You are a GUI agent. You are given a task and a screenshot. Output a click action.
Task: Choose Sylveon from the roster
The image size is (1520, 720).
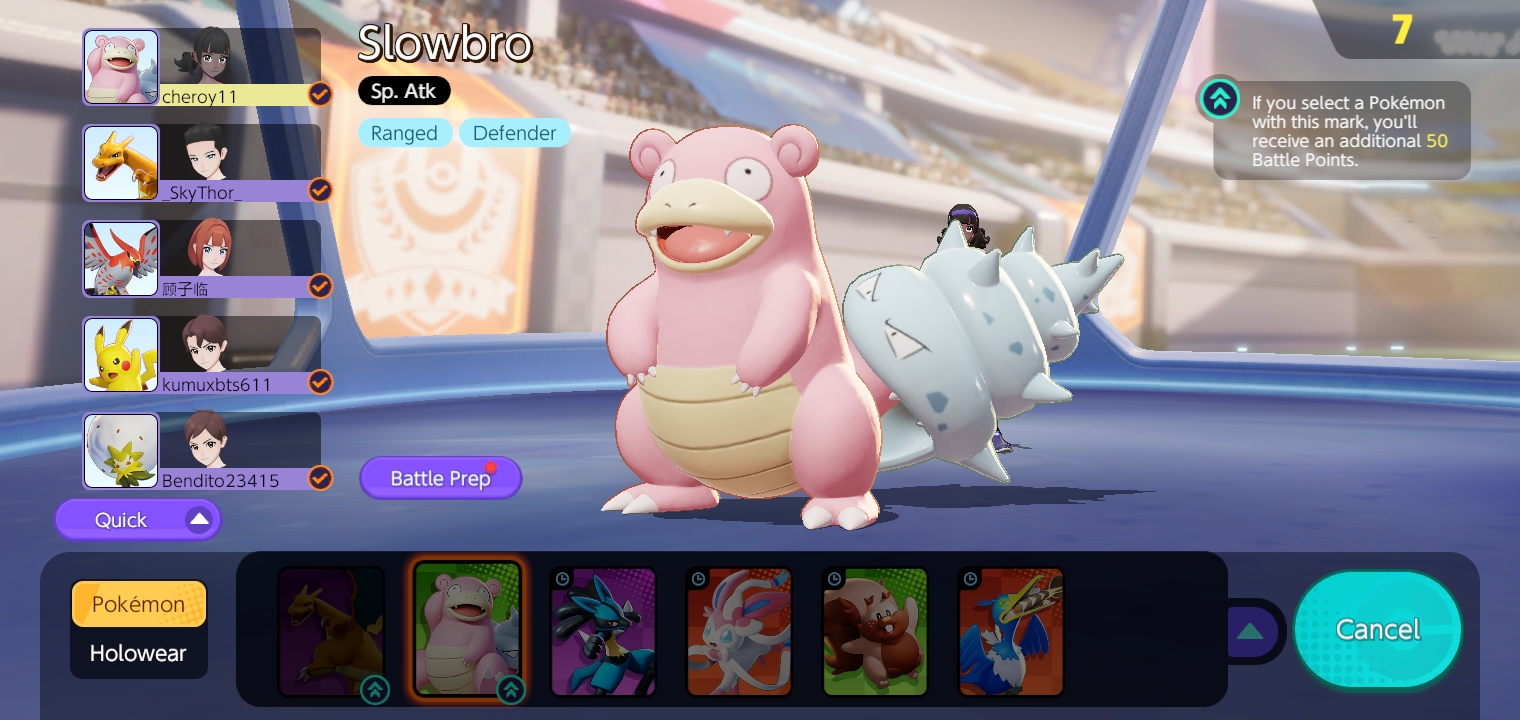click(x=739, y=631)
